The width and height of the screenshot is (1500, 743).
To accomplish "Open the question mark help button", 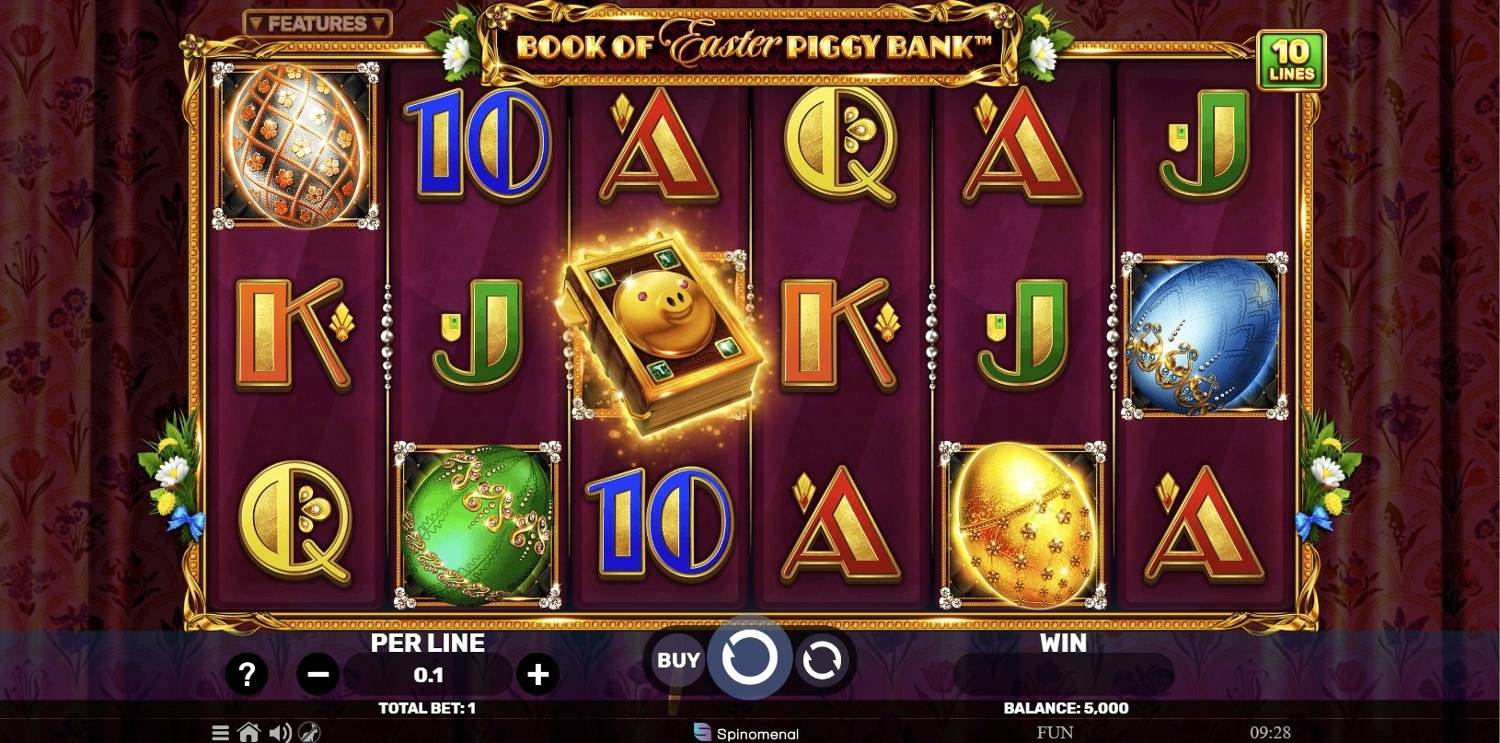I will coord(246,675).
